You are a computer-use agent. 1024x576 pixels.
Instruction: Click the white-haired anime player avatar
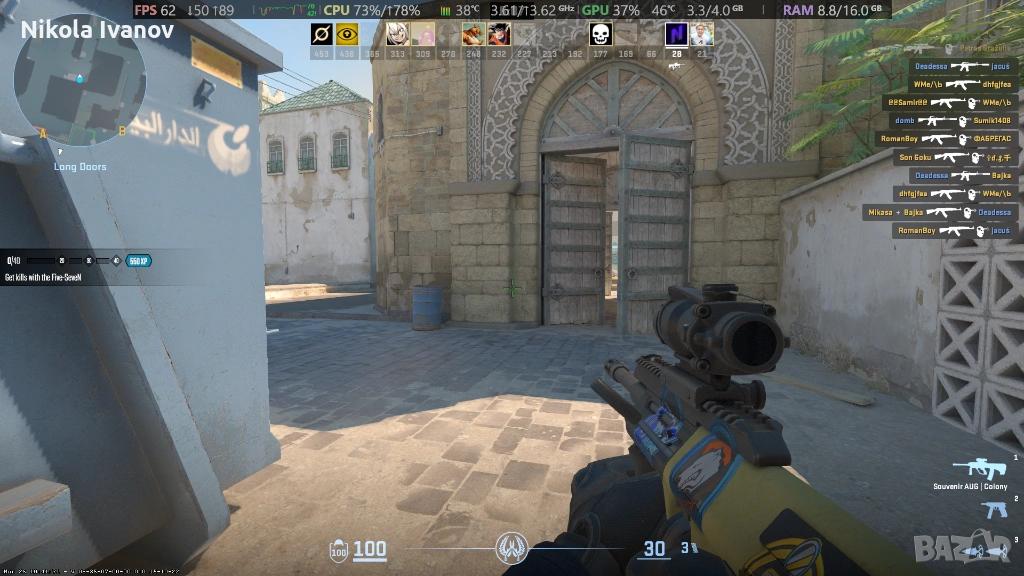(397, 35)
